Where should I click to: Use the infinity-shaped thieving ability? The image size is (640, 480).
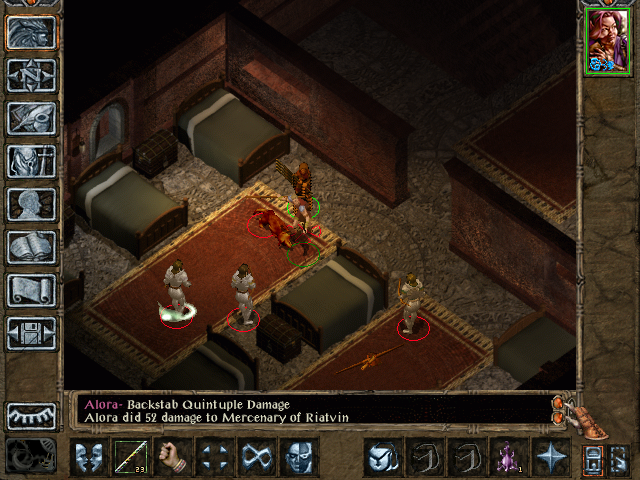click(257, 458)
